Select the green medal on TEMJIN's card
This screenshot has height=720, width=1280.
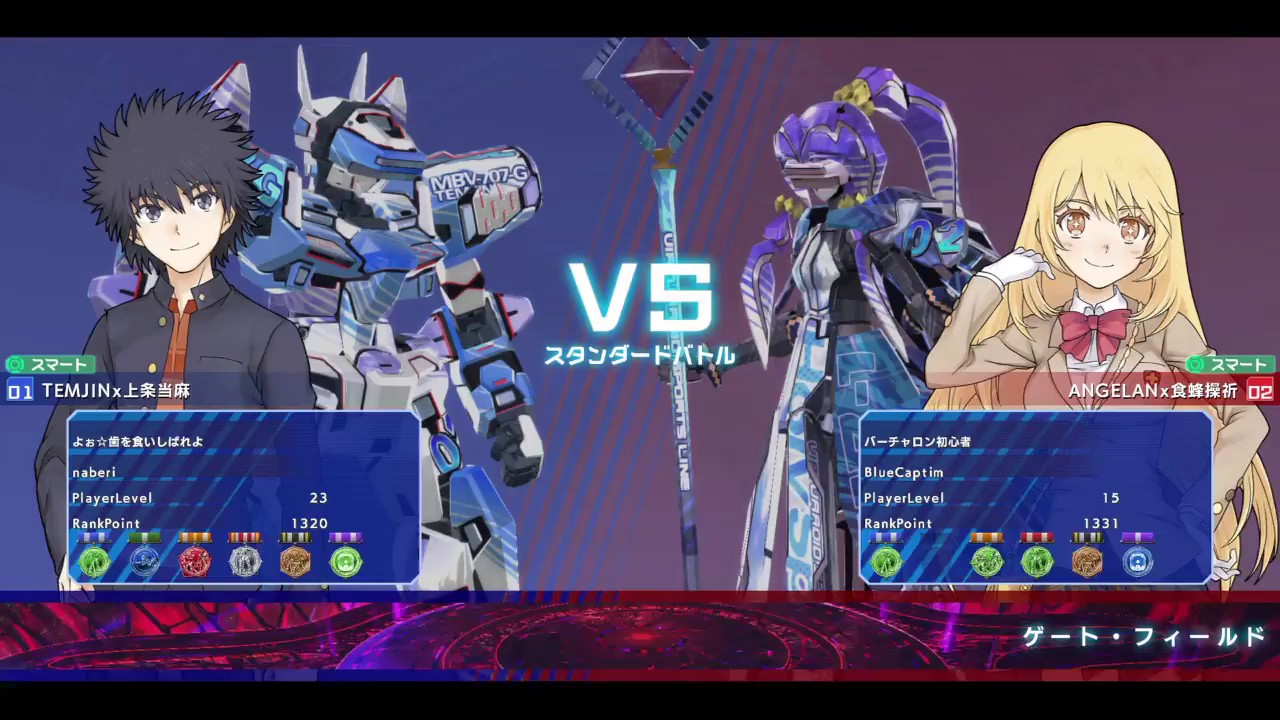(x=95, y=562)
